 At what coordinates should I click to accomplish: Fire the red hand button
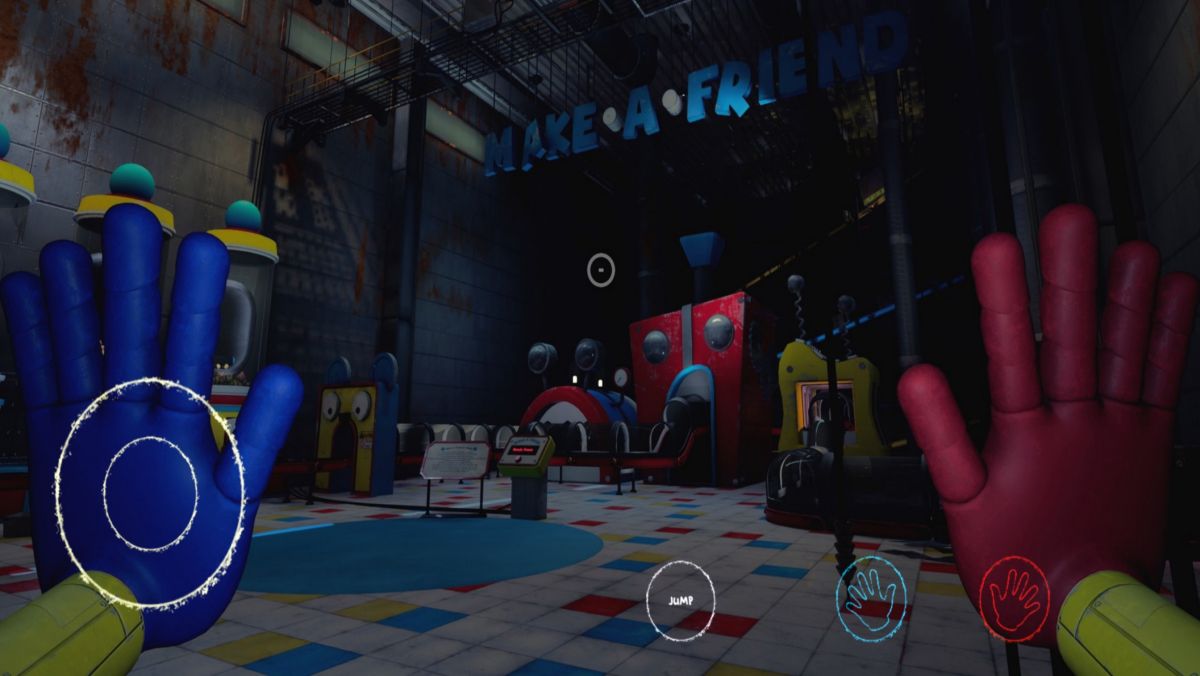pos(1014,598)
